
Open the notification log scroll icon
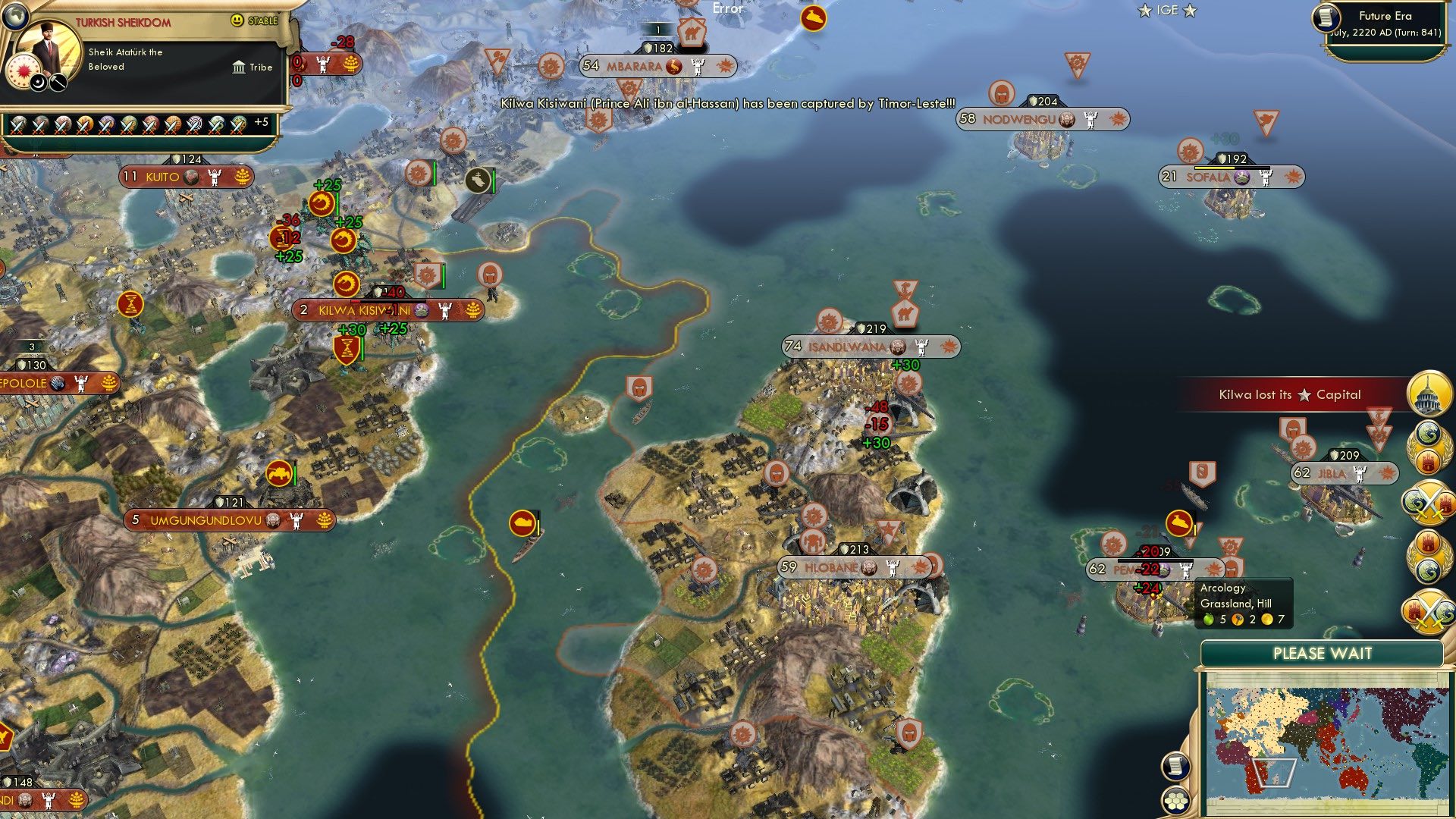click(1175, 767)
